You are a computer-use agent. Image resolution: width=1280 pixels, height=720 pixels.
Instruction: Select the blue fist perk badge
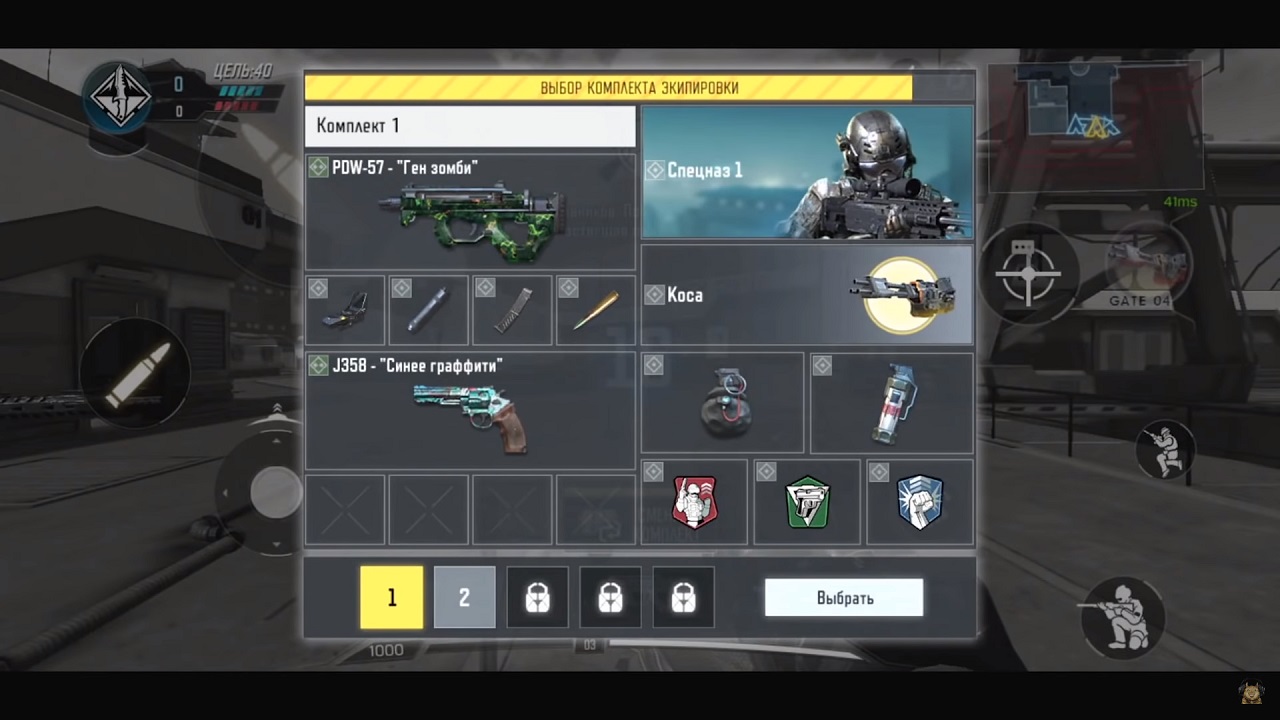[920, 502]
